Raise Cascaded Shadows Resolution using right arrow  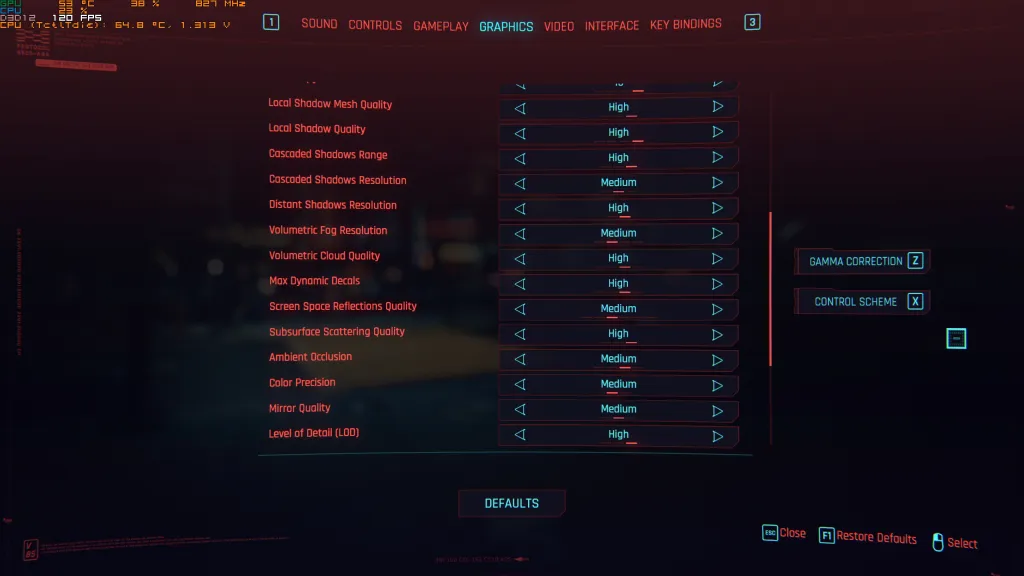[x=717, y=183]
